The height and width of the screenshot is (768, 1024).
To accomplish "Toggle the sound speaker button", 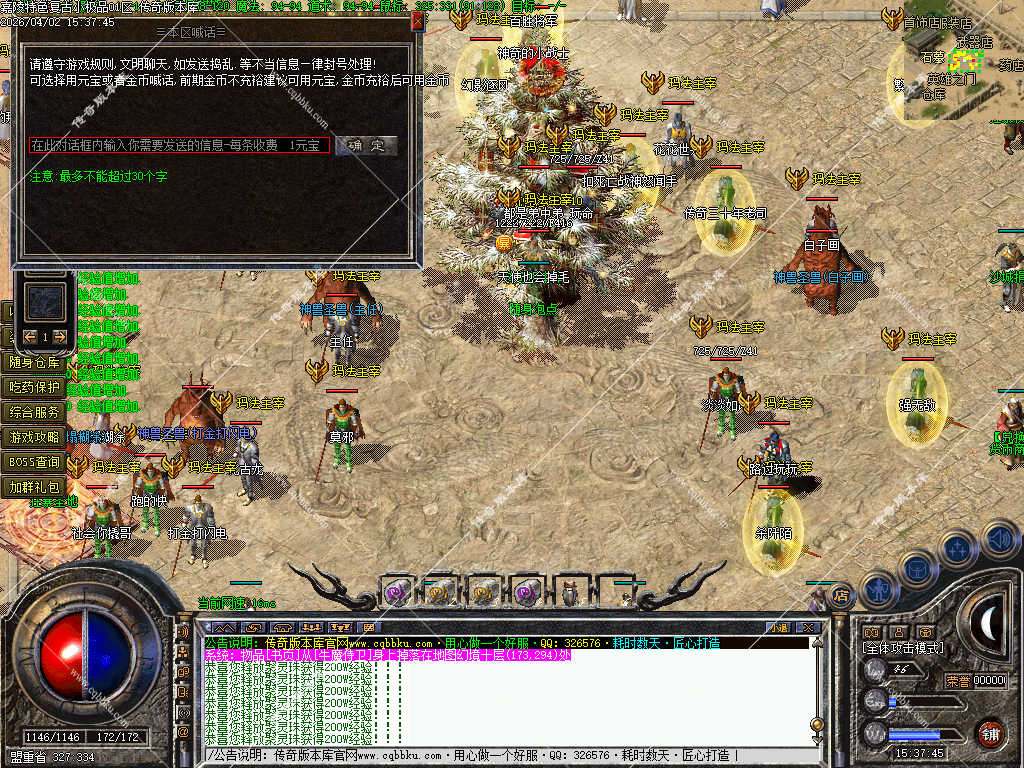I will 999,540.
